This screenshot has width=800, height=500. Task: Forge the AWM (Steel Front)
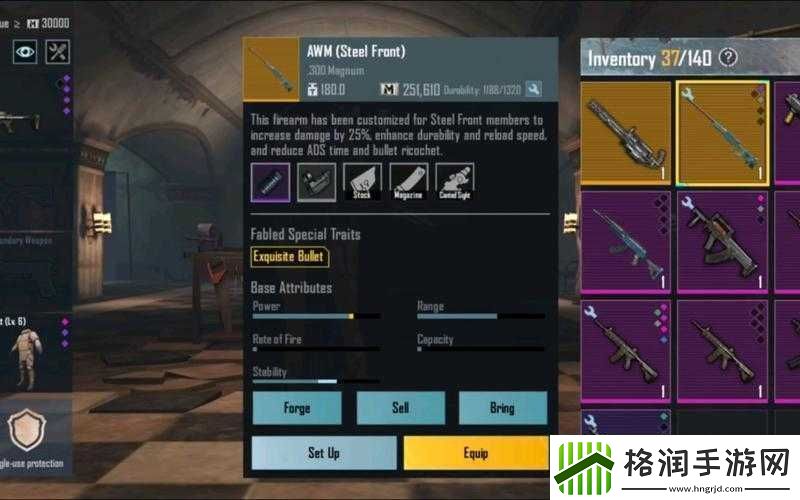coord(297,408)
